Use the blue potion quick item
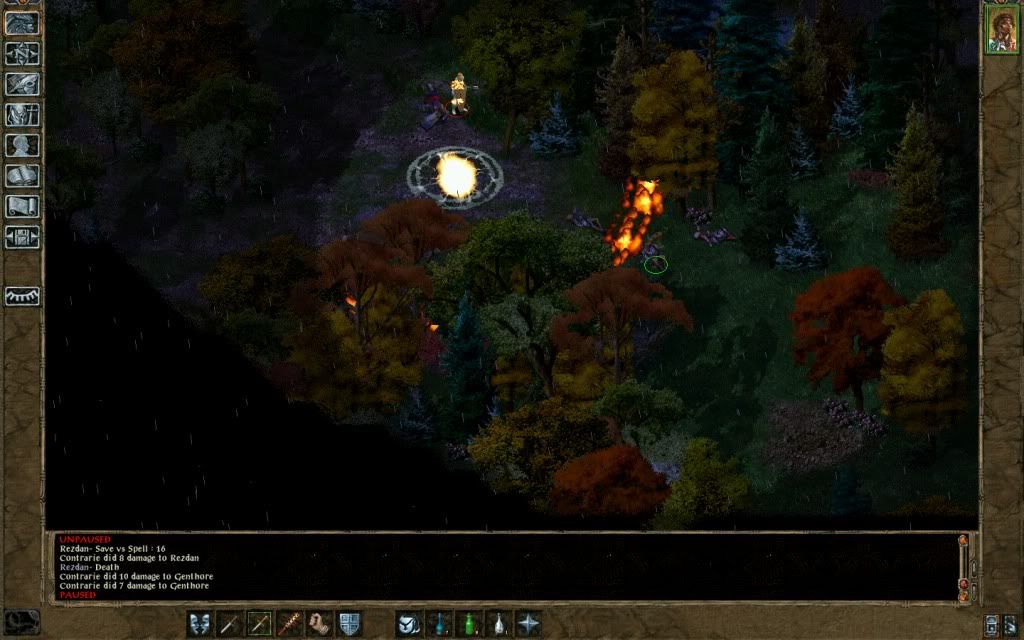 click(x=438, y=623)
